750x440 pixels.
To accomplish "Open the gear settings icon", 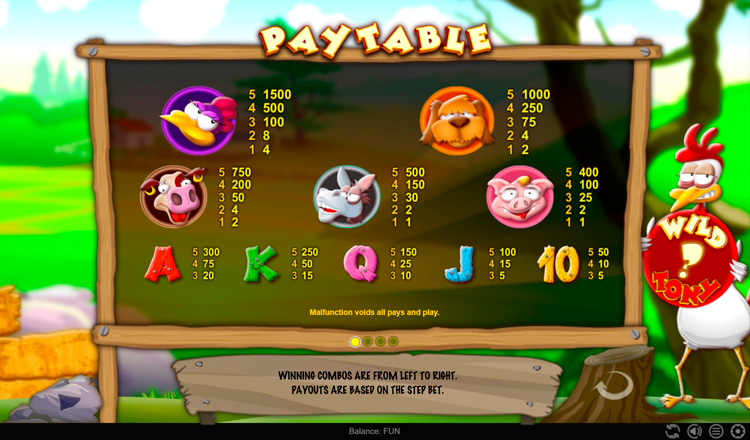I will tap(738, 431).
